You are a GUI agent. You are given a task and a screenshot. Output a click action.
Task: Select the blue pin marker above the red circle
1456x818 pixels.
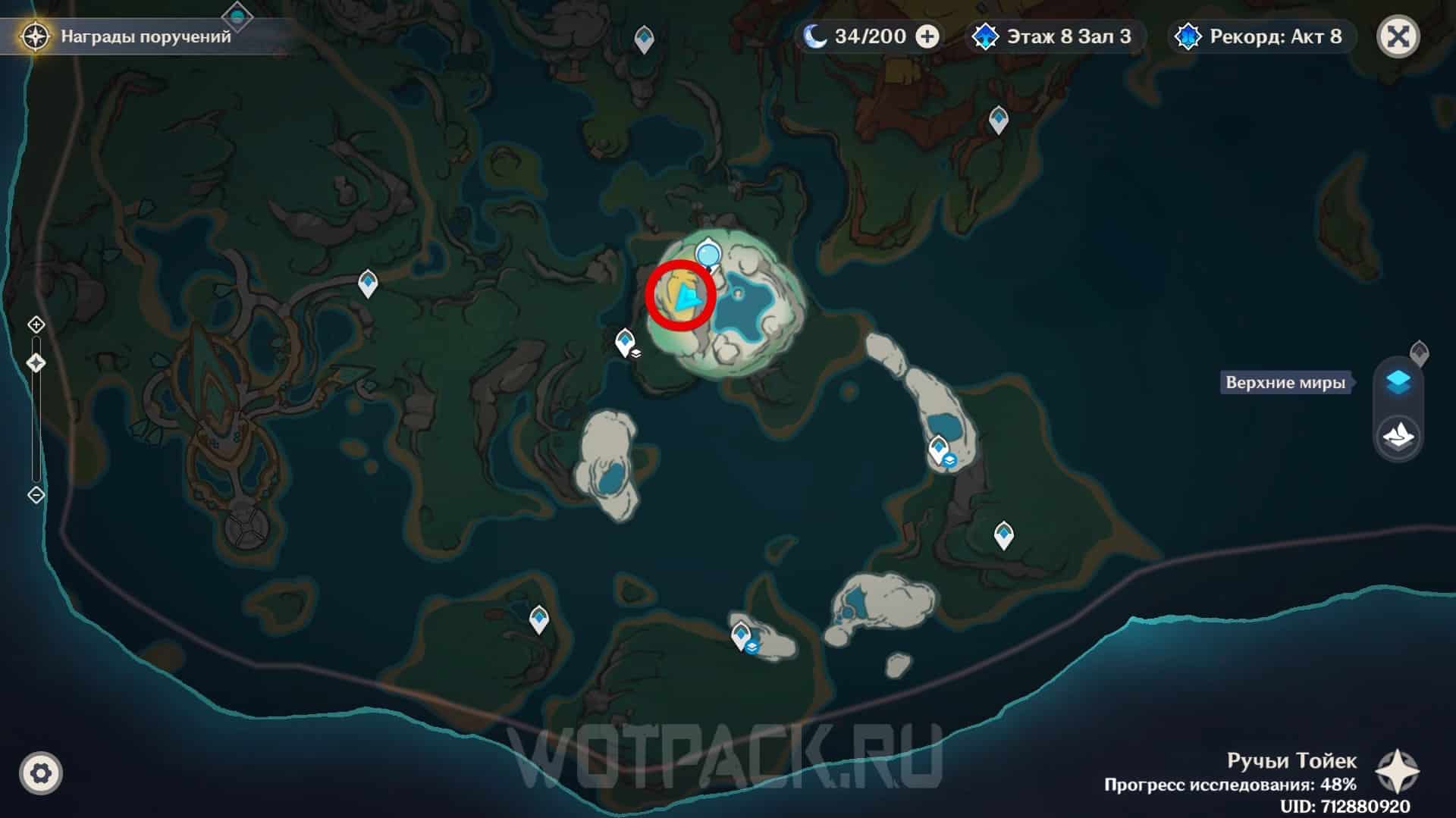708,253
